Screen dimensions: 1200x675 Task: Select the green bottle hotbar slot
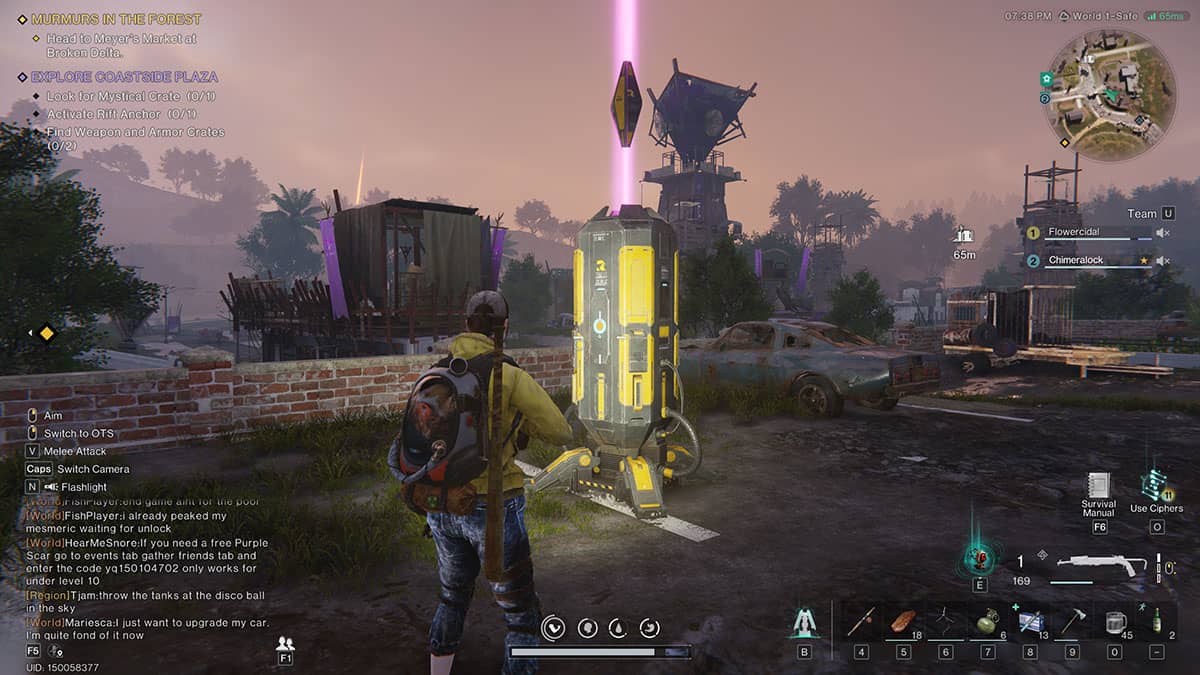[x=1157, y=623]
